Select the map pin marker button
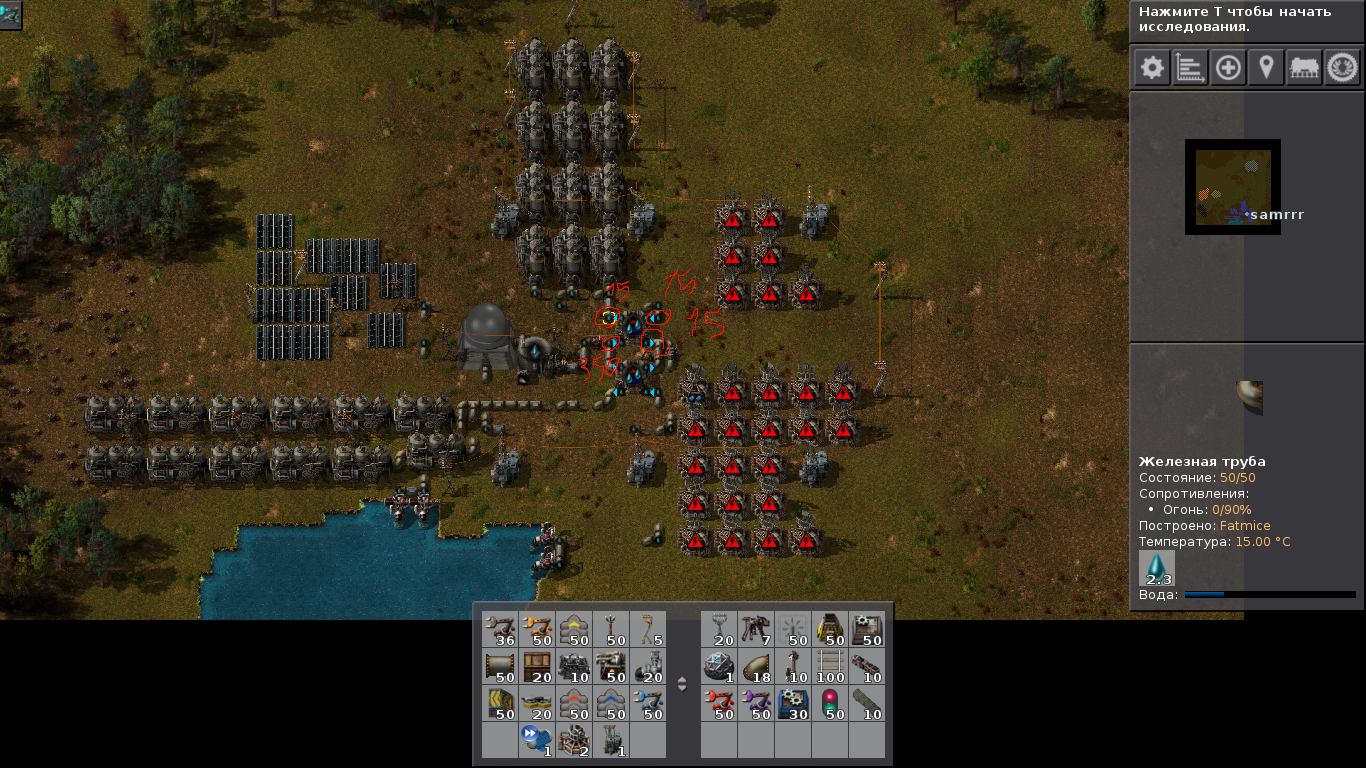The image size is (1366, 768). (1266, 68)
